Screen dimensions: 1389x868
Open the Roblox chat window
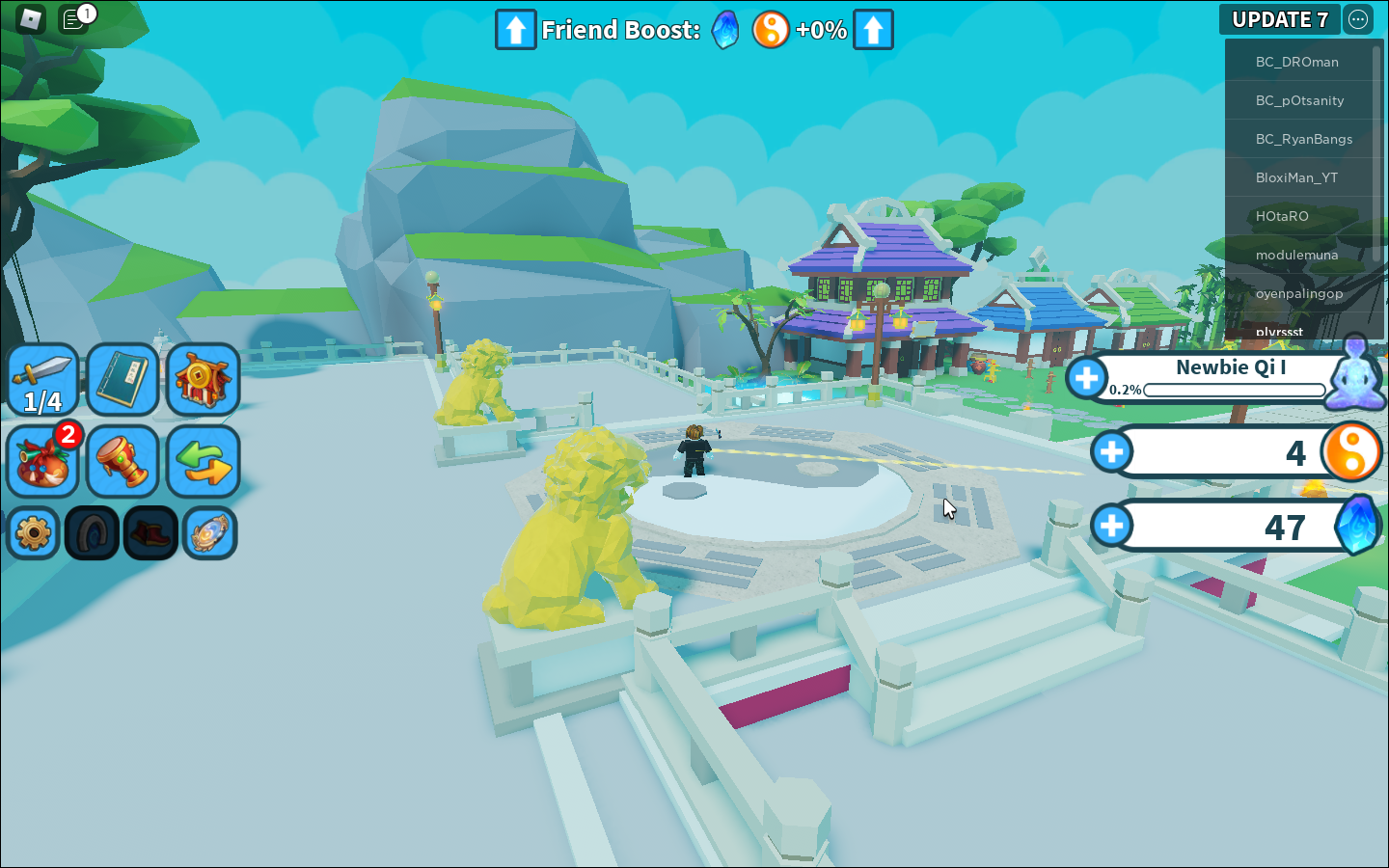pyautogui.click(x=73, y=19)
